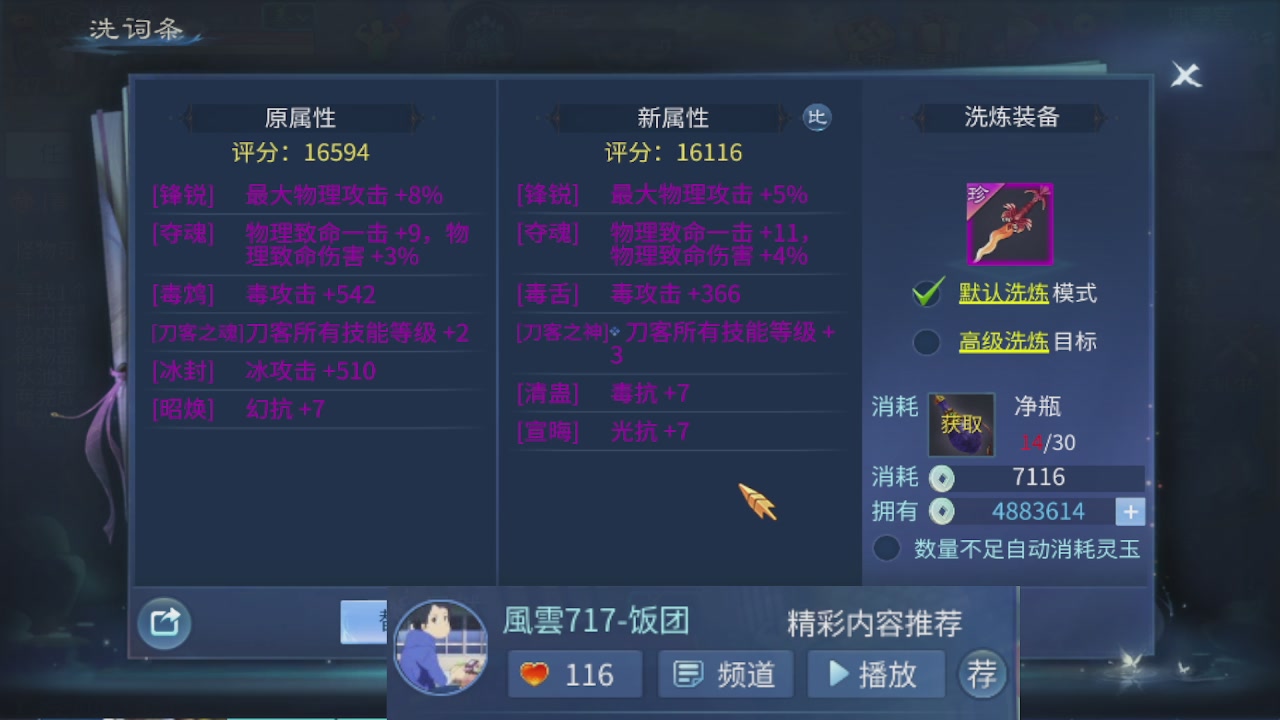1280x720 pixels.
Task: Click the 風雲717-饭团 streamer avatar
Action: click(x=441, y=650)
